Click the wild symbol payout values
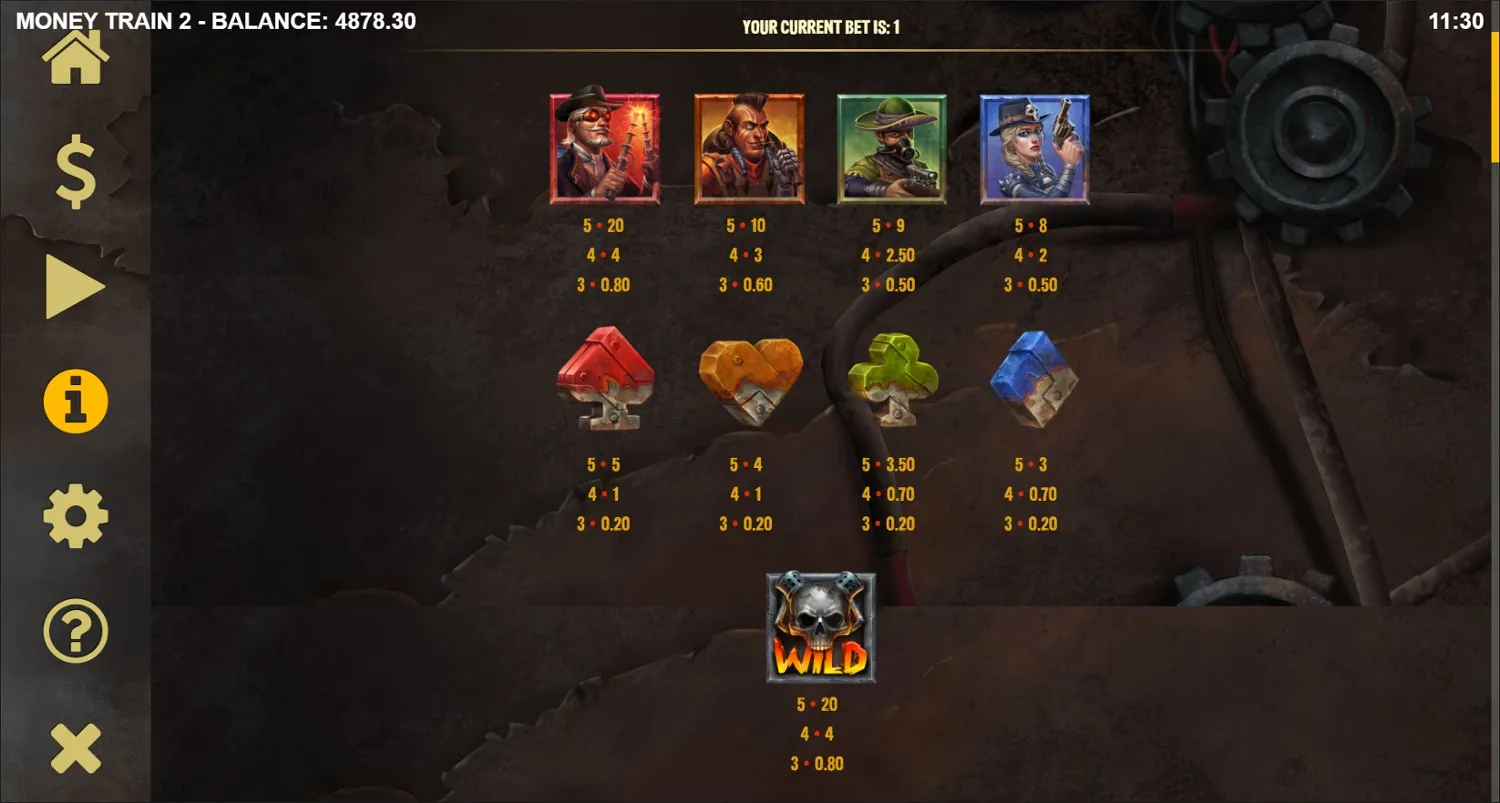 [x=821, y=733]
